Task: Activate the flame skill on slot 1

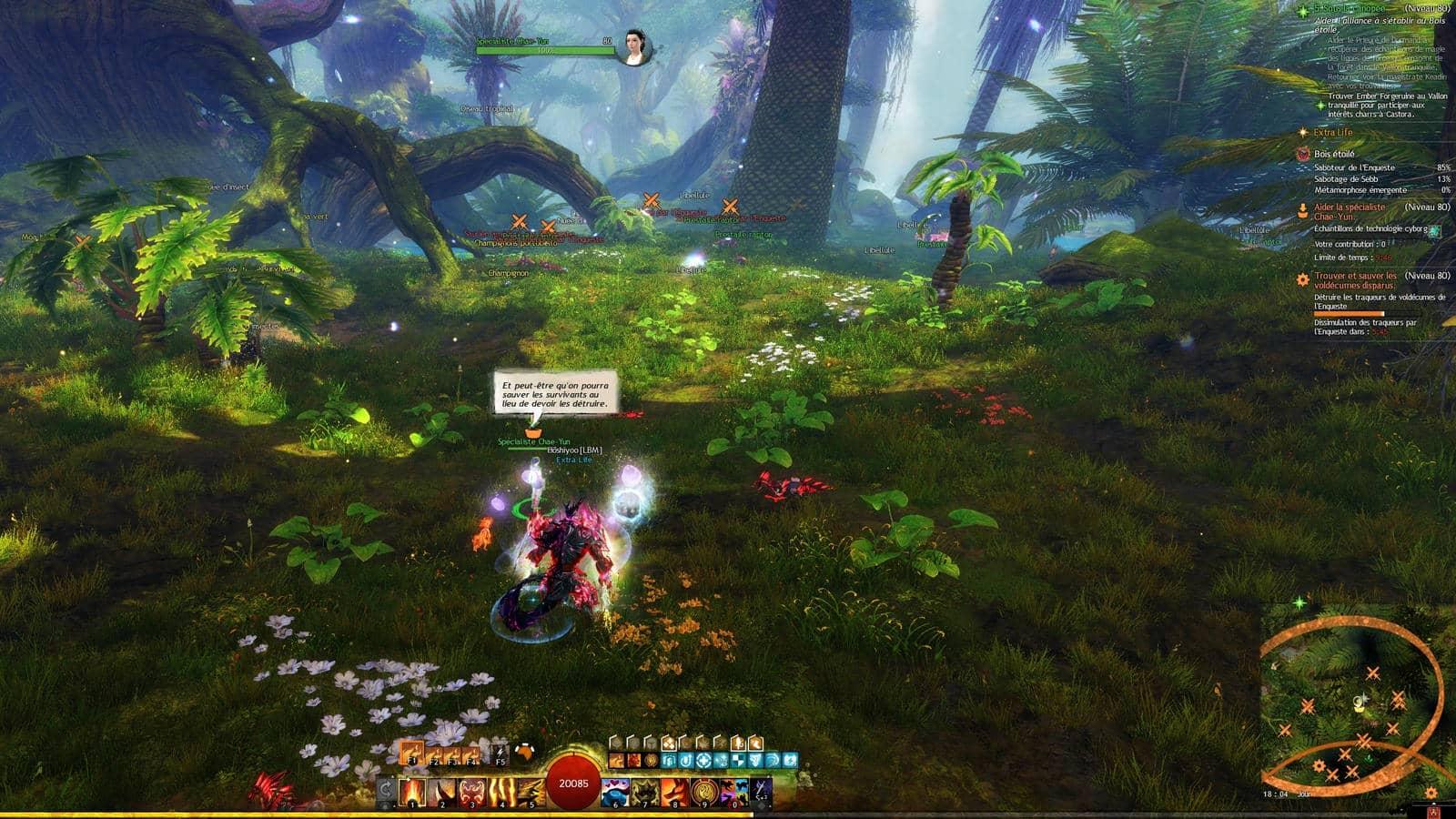Action: pos(413,792)
